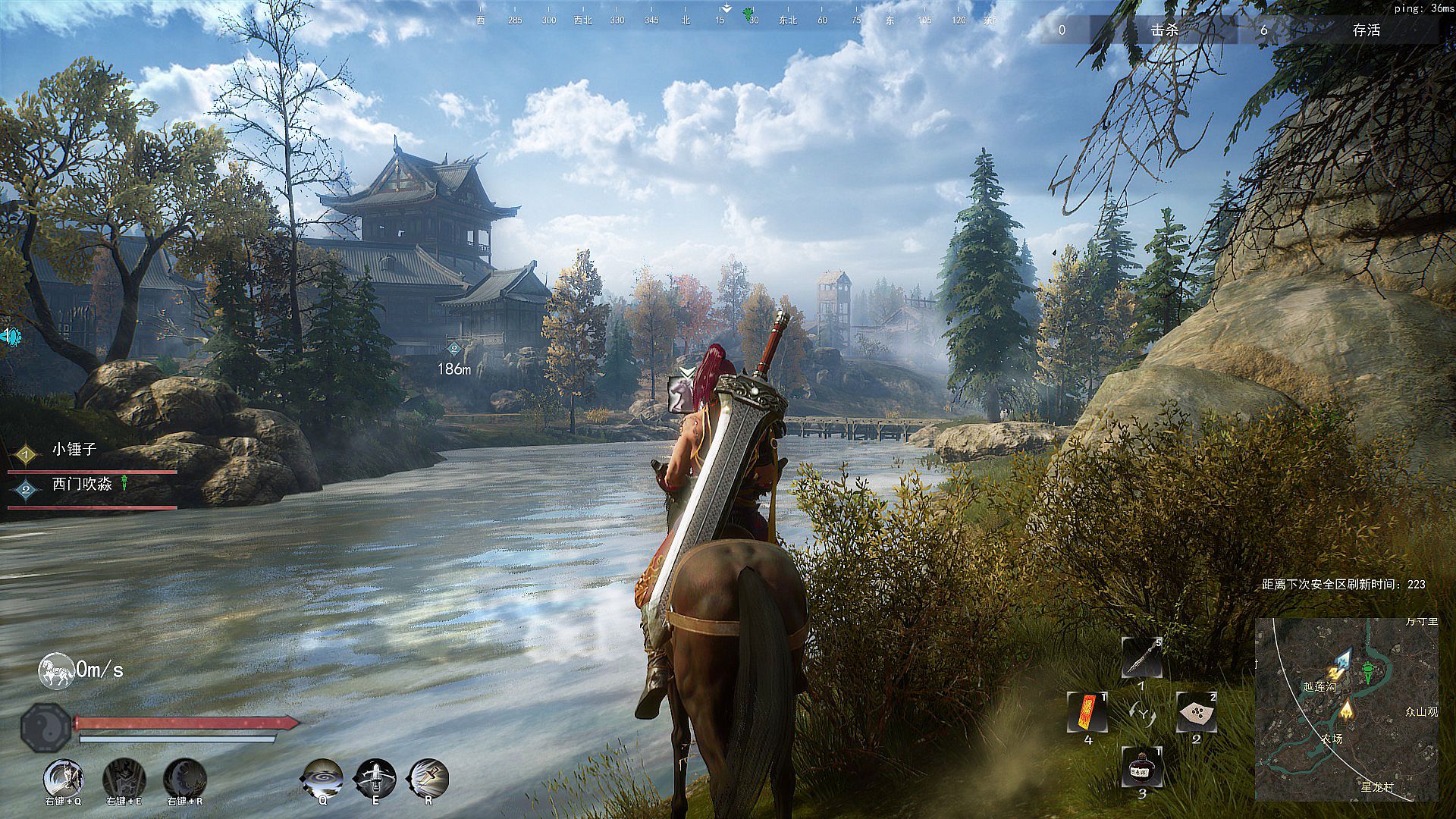Viewport: 1456px width, 819px height.
Task: Select teammate 小锤子 in squad list
Action: (74, 450)
